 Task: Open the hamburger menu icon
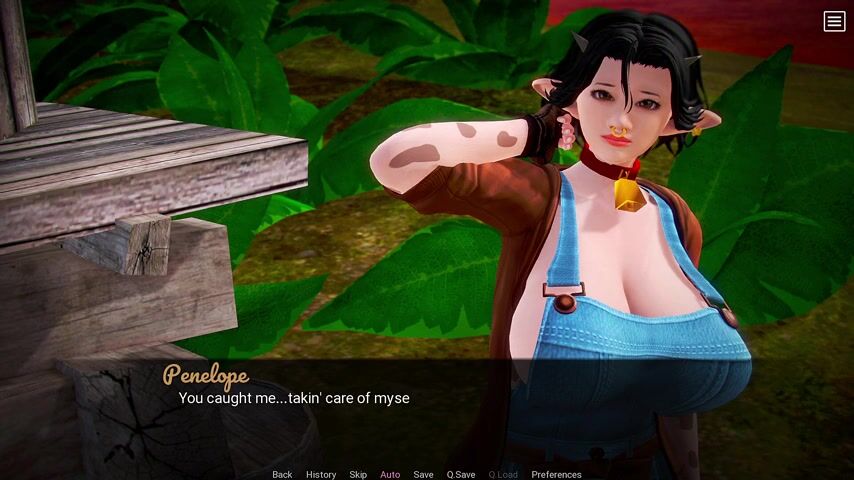[834, 22]
